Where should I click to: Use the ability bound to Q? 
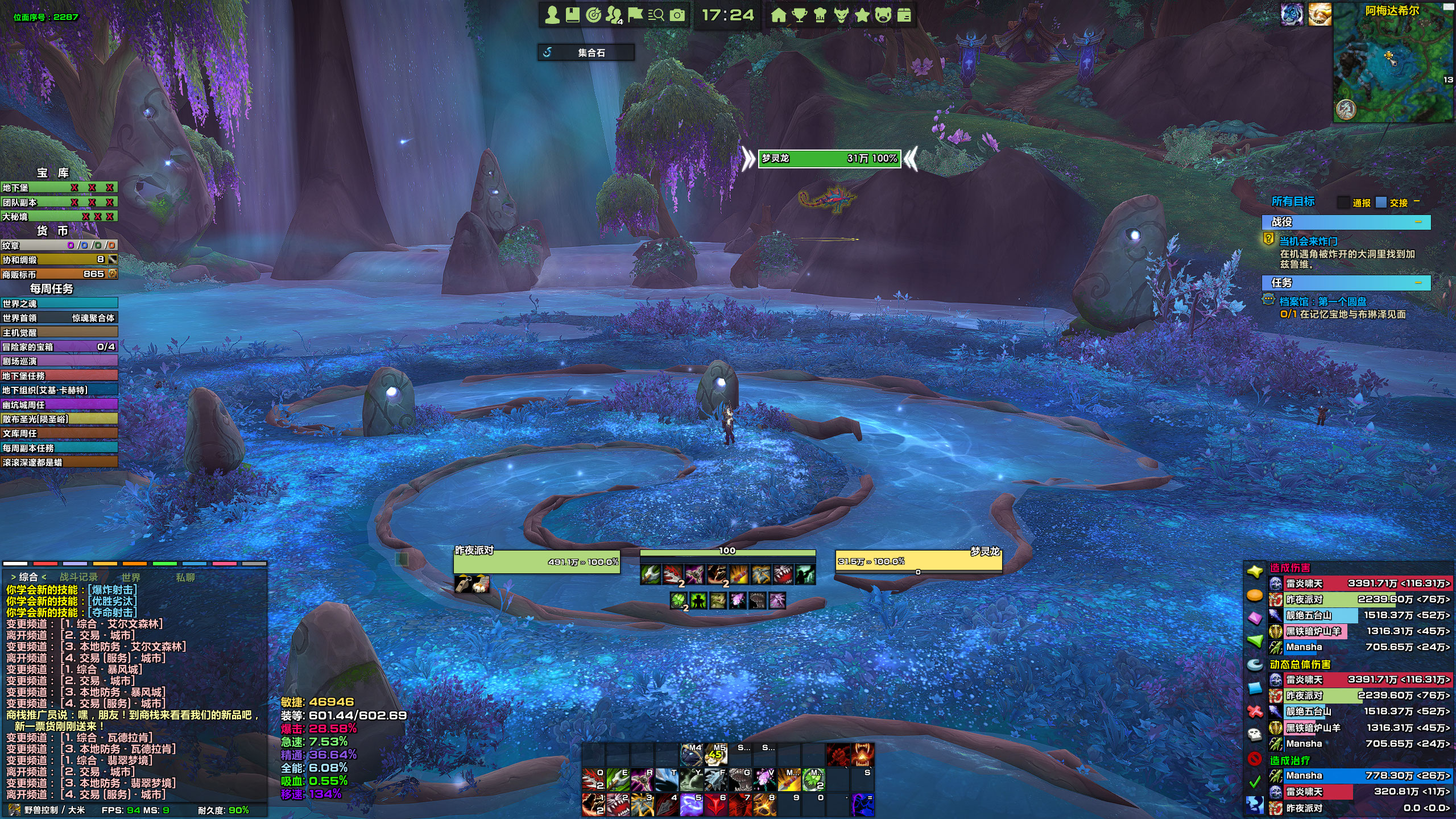point(593,780)
